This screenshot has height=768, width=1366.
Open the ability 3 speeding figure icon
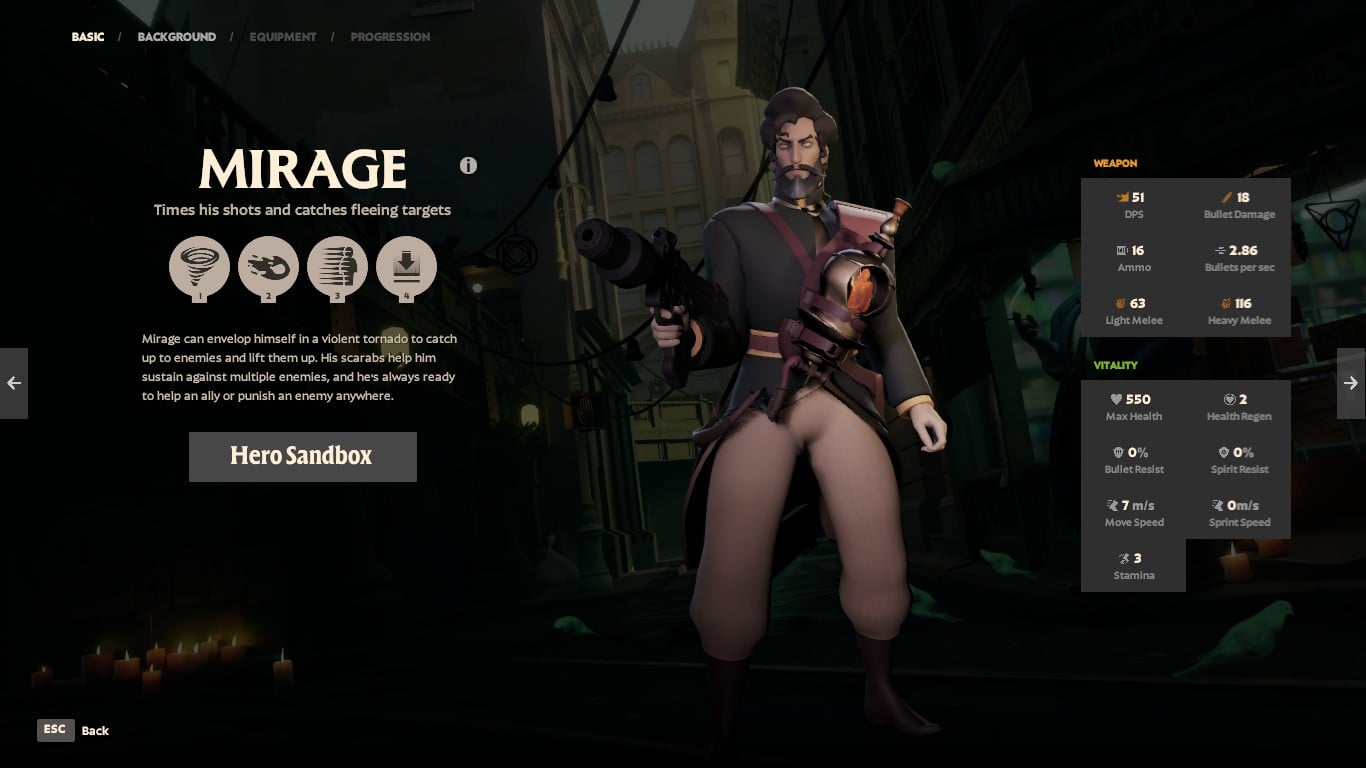337,266
